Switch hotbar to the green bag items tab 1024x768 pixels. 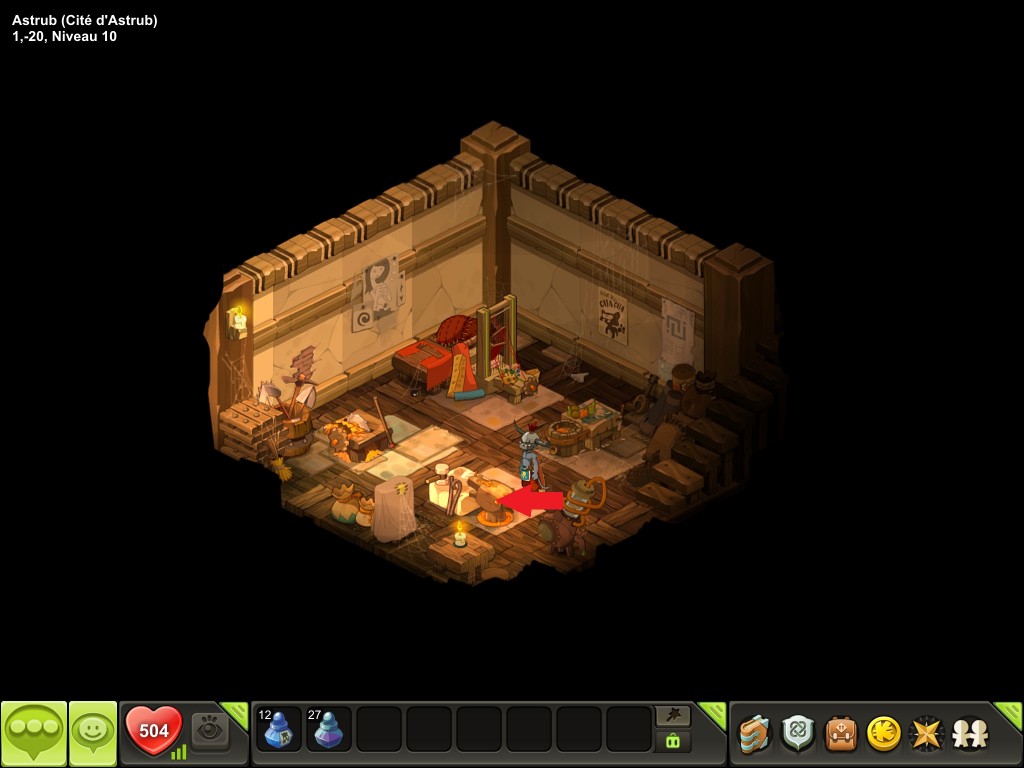[x=672, y=741]
